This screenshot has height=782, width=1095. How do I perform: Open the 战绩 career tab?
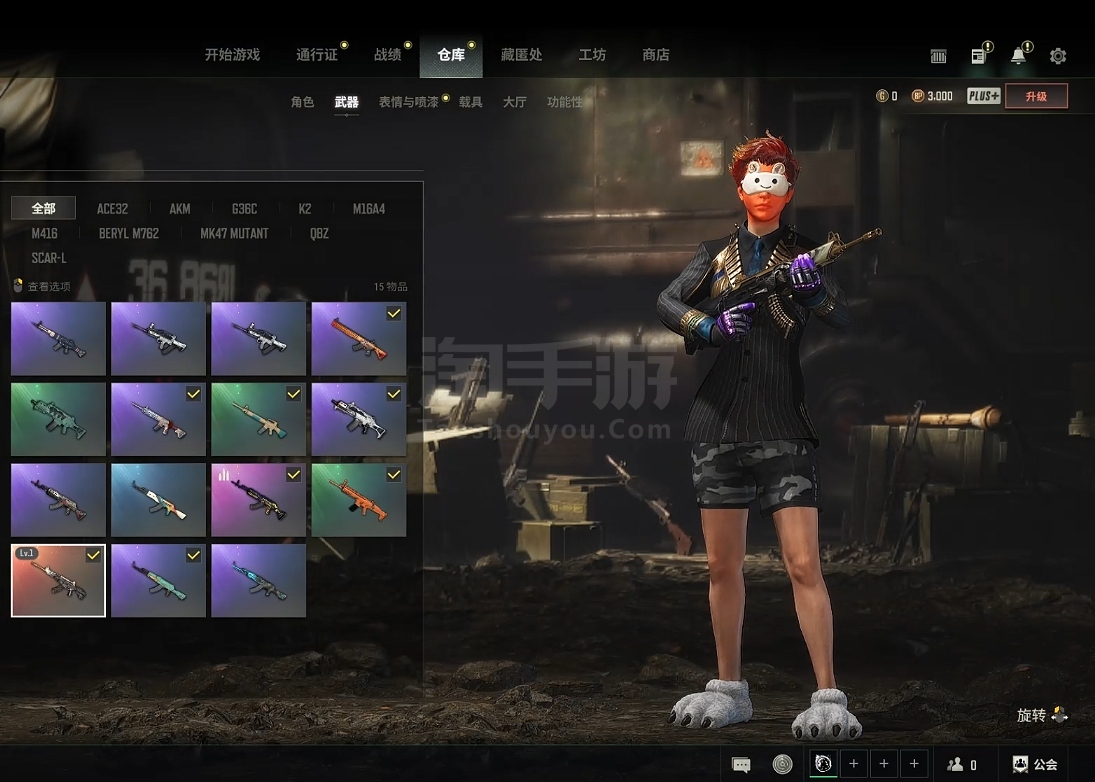387,55
